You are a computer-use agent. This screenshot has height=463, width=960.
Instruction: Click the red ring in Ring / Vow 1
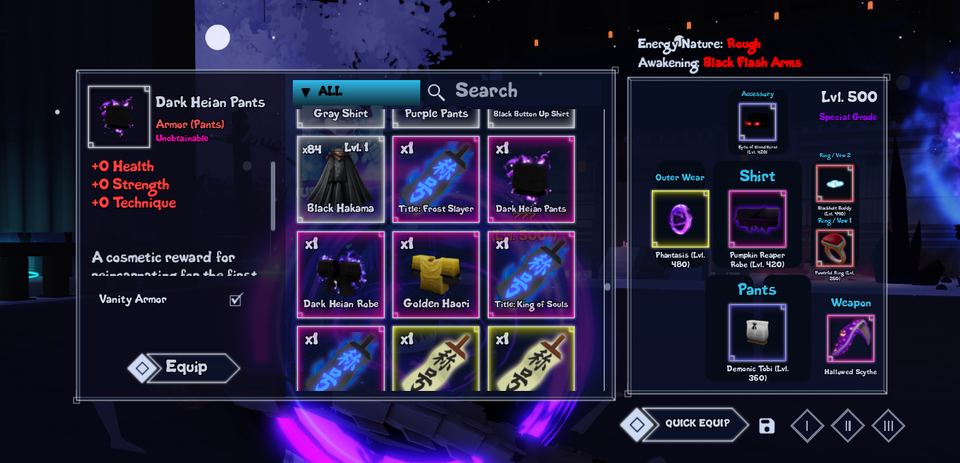(x=835, y=248)
